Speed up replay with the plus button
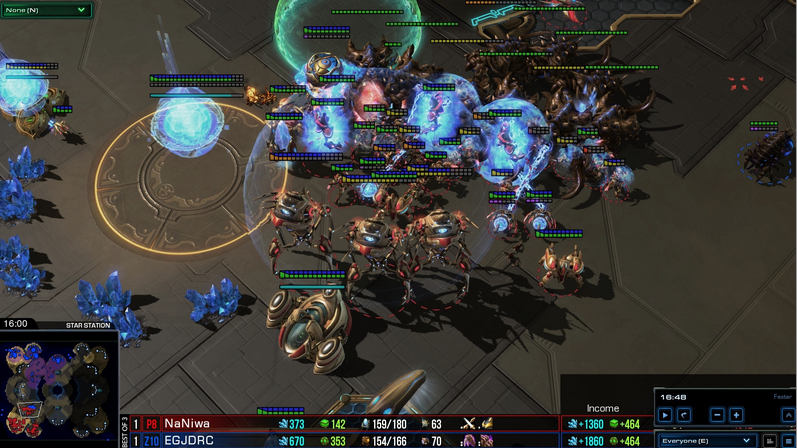This screenshot has height=448, width=797. click(736, 415)
